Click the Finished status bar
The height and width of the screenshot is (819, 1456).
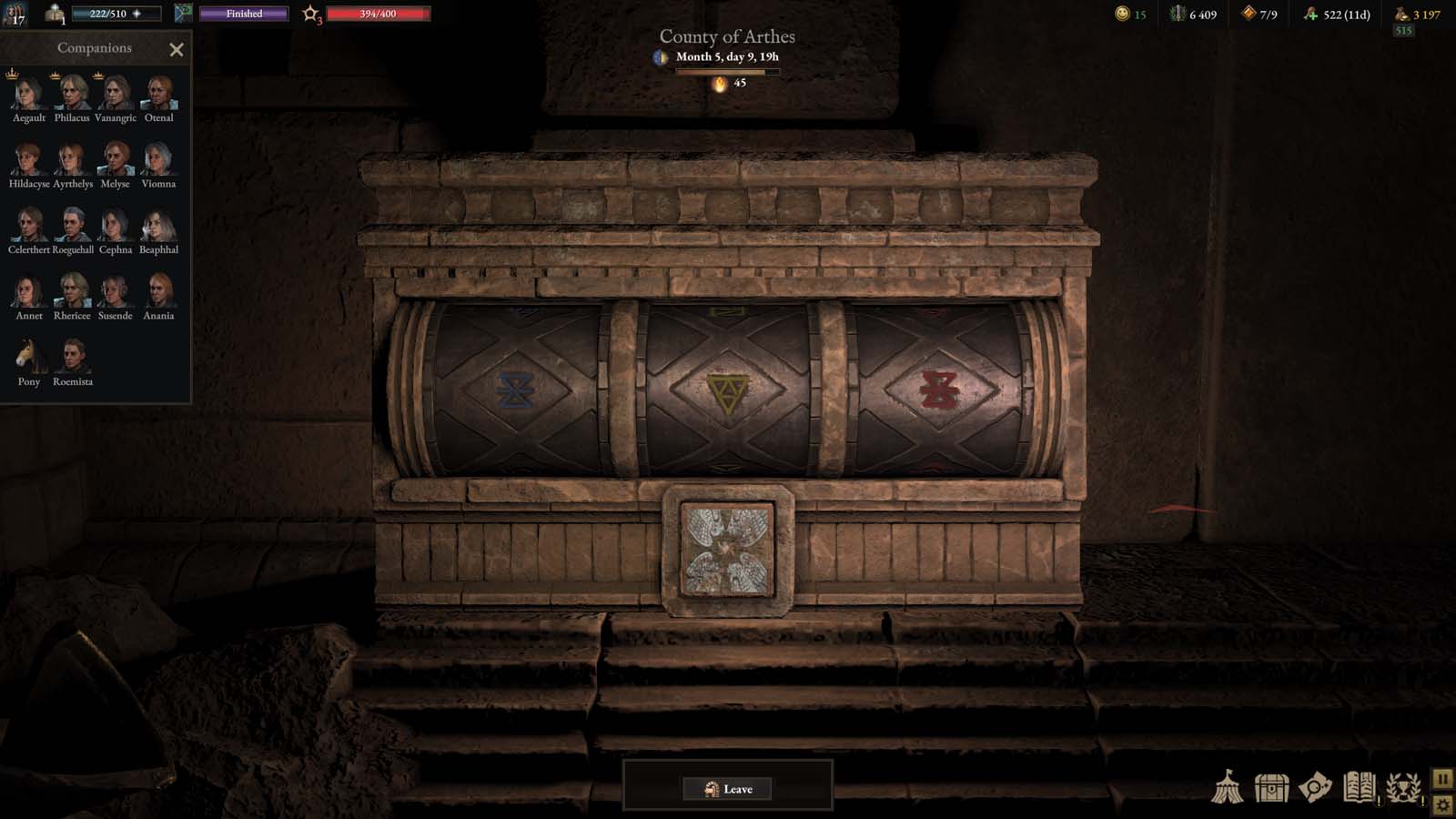[243, 14]
